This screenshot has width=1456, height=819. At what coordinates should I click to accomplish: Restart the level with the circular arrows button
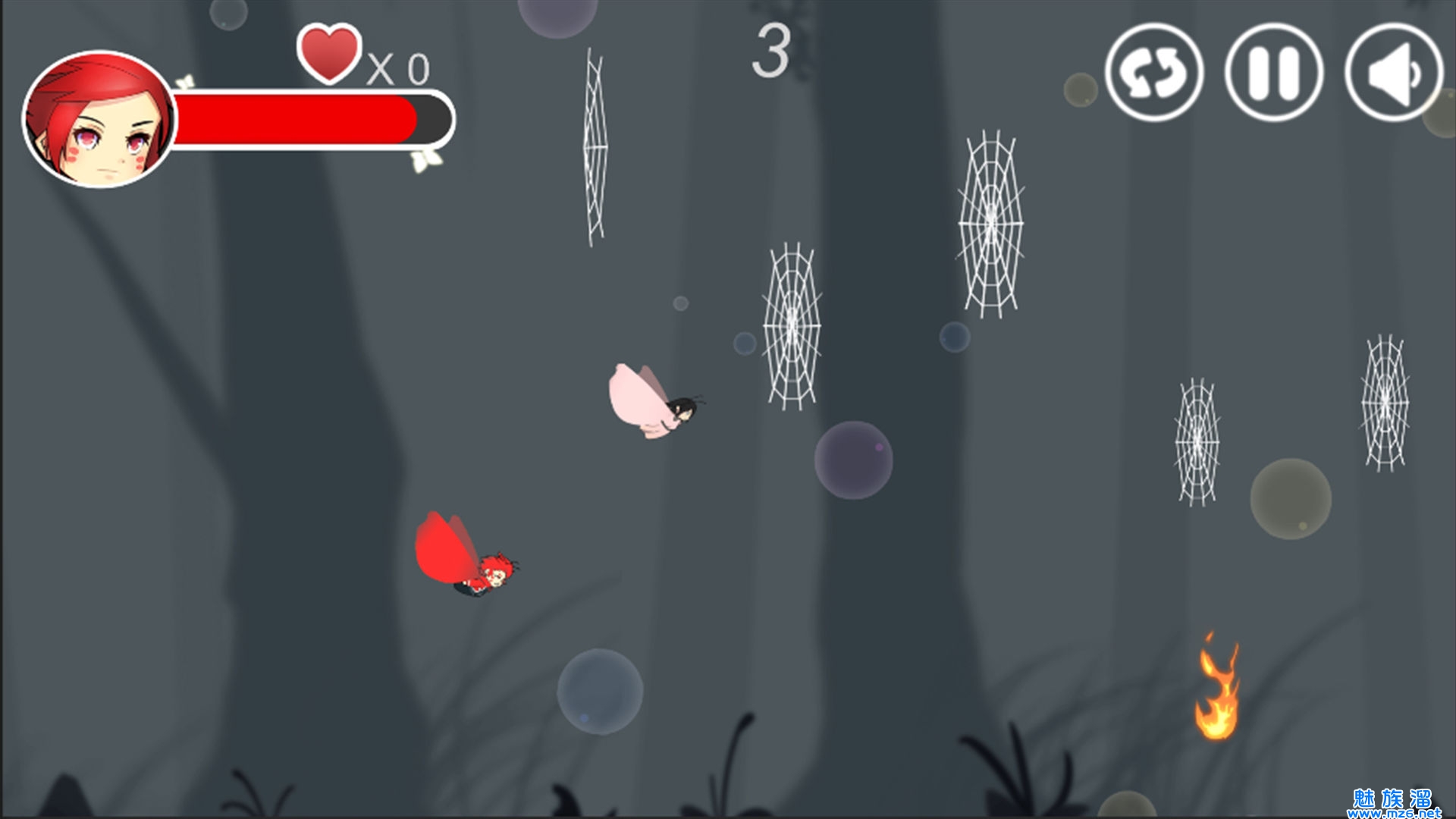tap(1153, 73)
